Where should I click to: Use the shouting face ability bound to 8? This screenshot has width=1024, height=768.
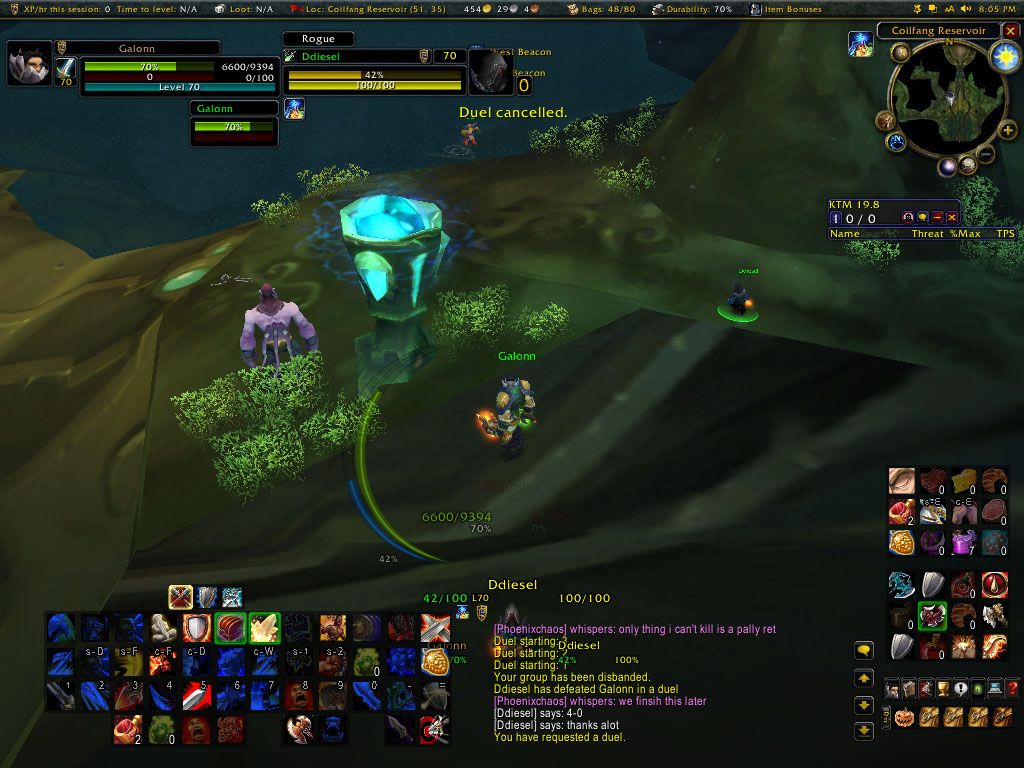298,695
